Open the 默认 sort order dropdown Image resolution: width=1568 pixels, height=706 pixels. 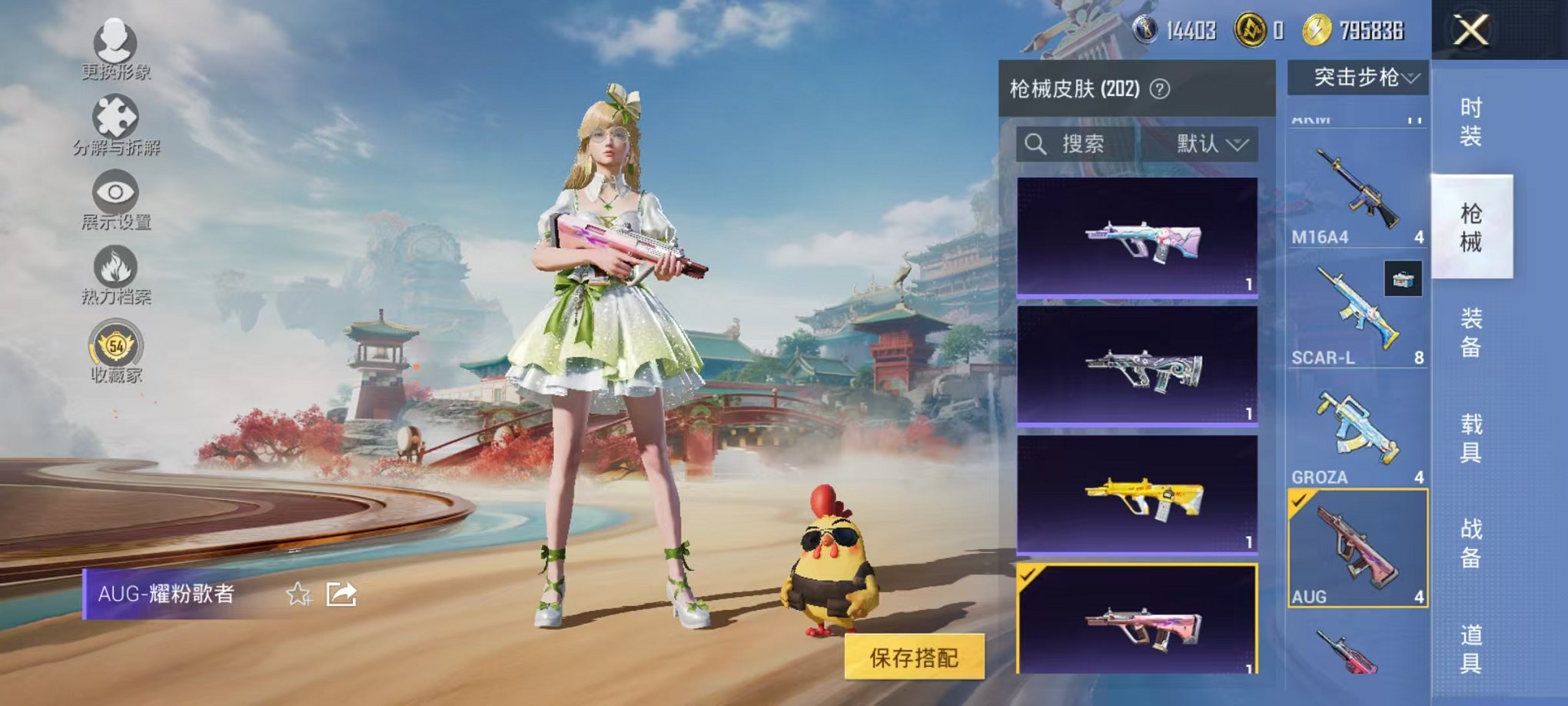[1213, 145]
